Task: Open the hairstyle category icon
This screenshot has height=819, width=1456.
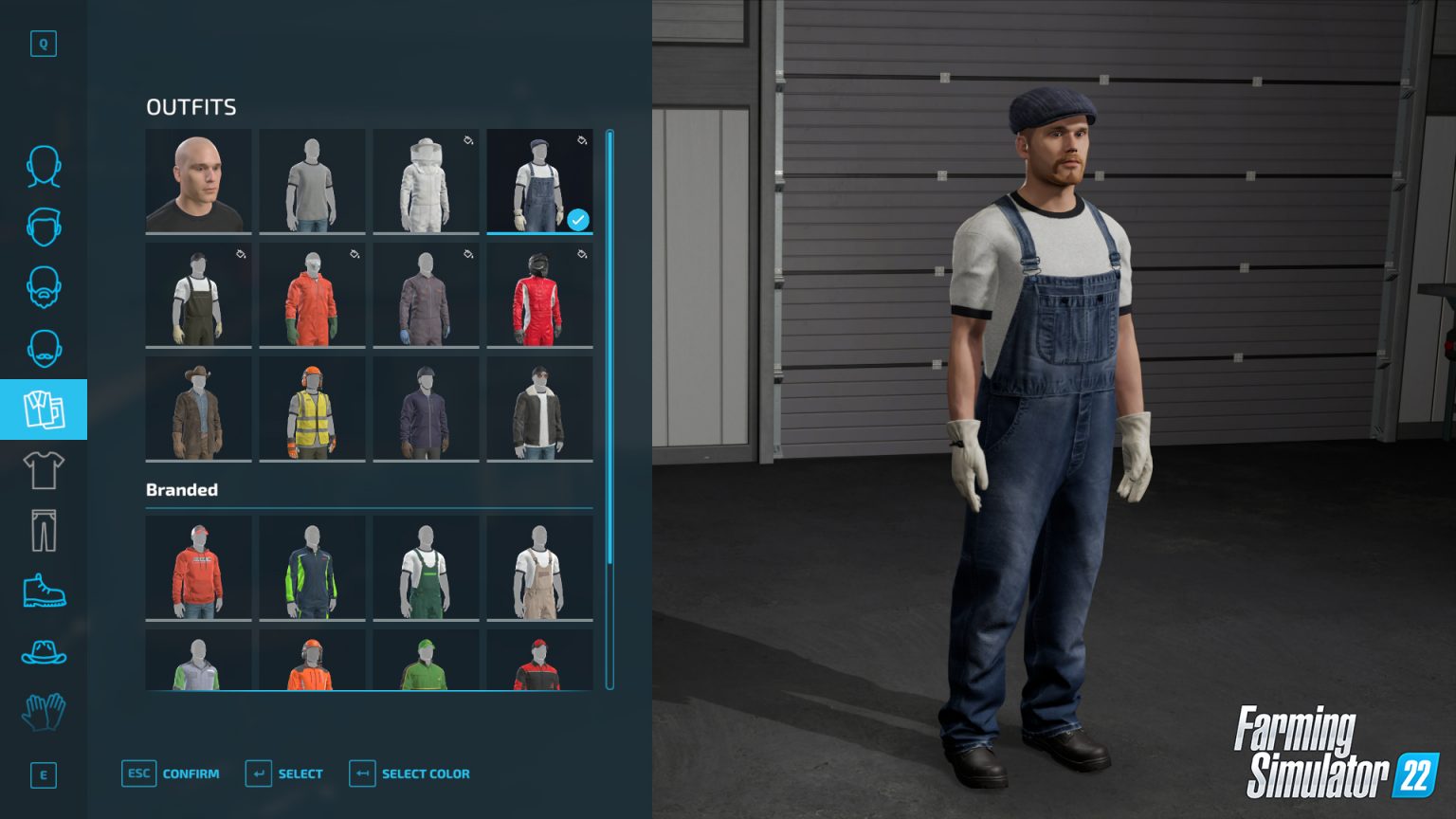Action: click(44, 227)
